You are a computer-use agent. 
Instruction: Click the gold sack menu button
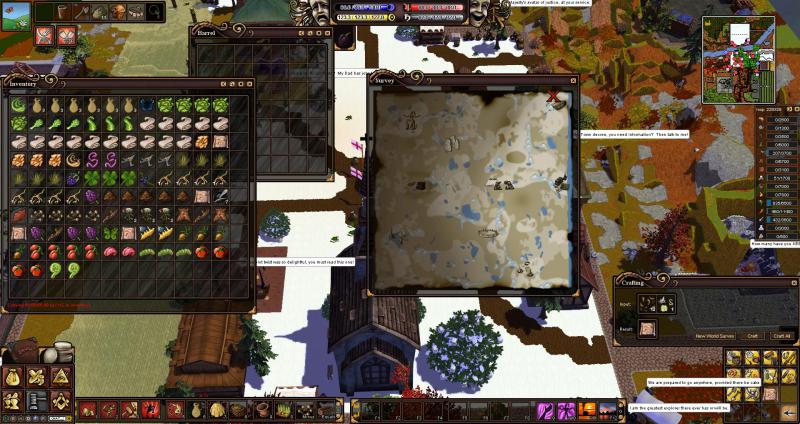14,377
